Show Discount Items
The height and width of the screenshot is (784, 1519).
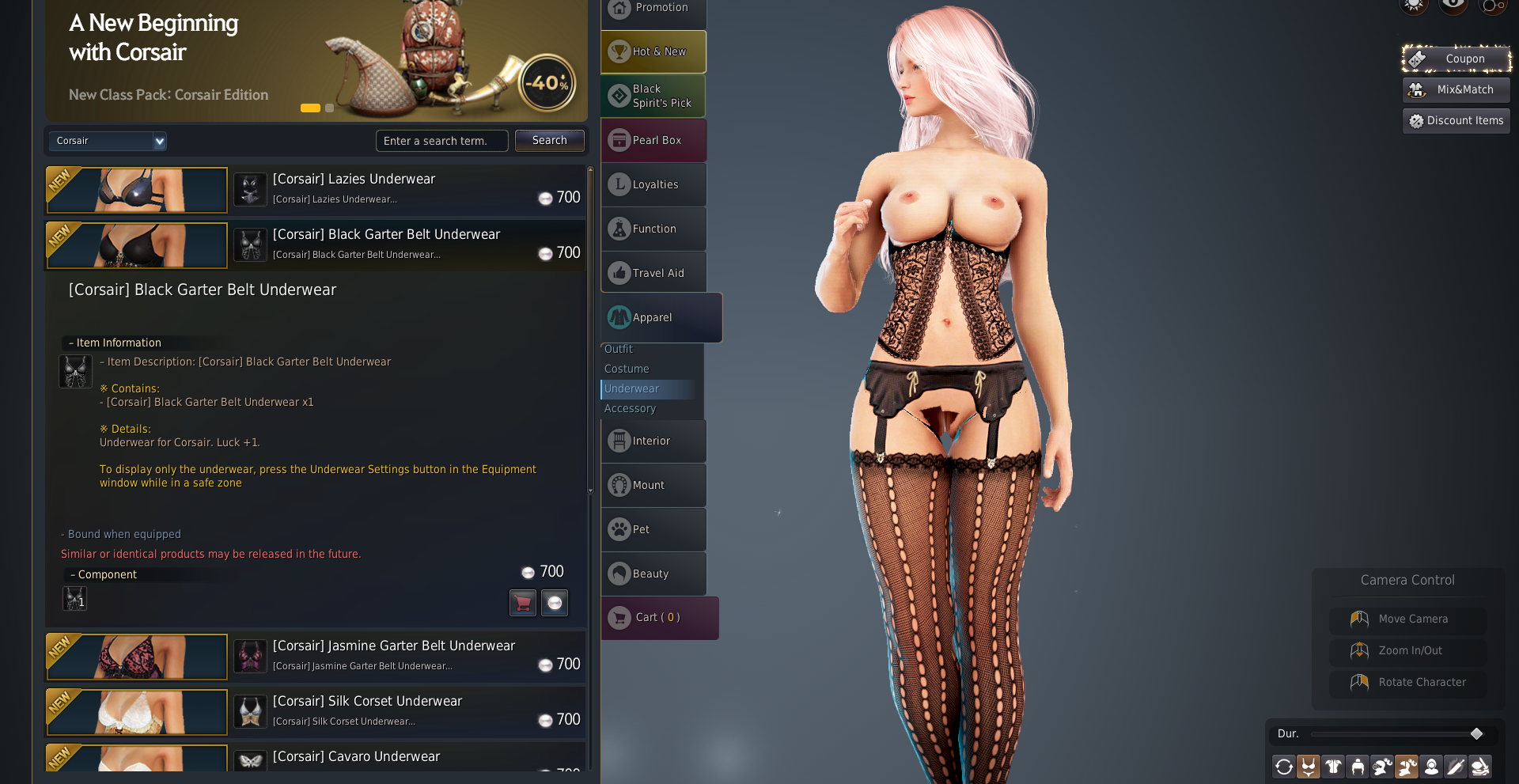[x=1456, y=120]
